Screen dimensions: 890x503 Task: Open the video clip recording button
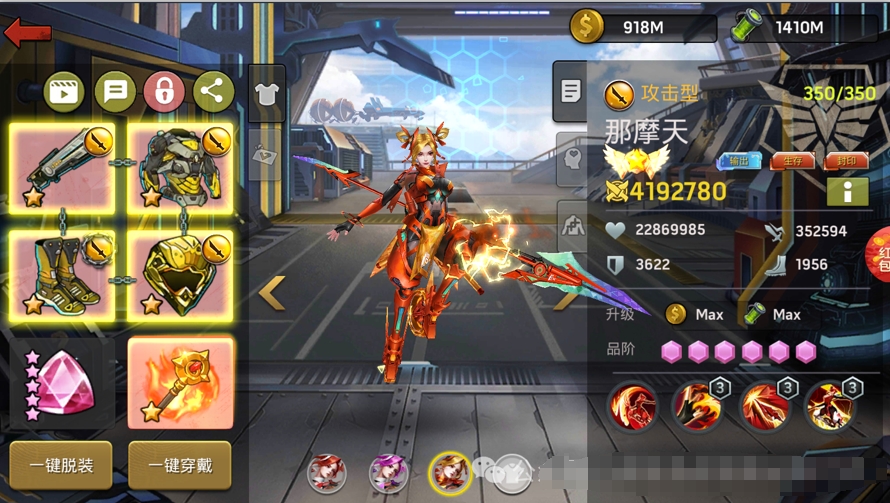pos(63,92)
